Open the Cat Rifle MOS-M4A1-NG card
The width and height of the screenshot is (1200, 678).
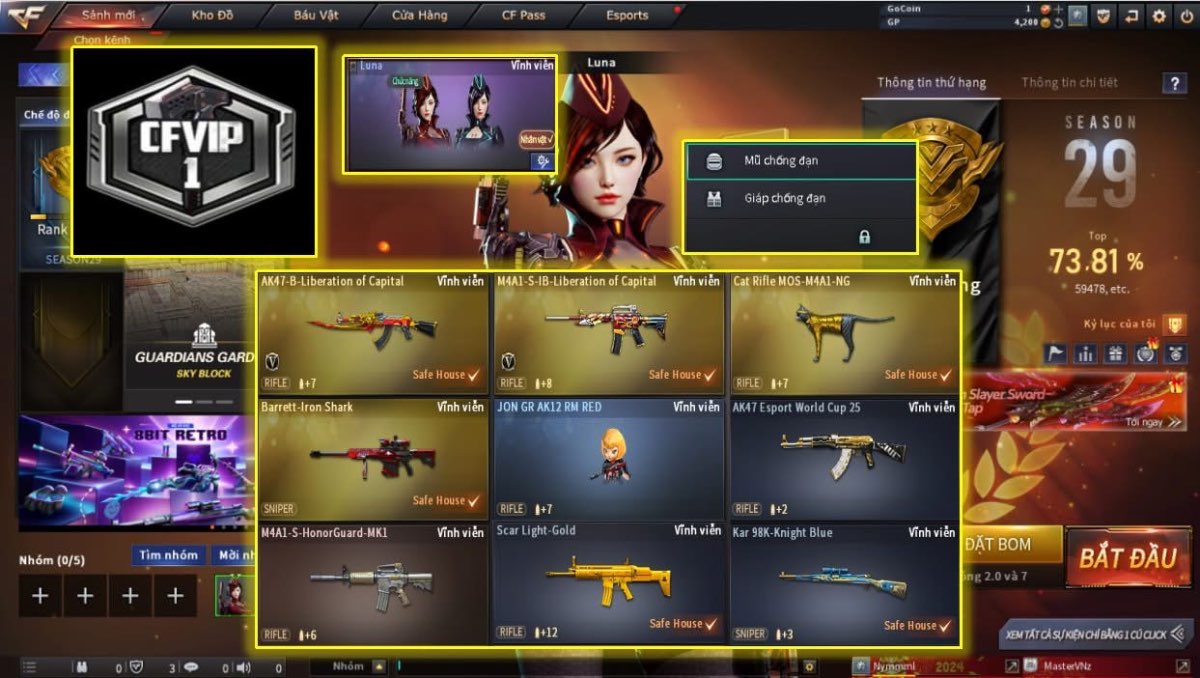(844, 332)
